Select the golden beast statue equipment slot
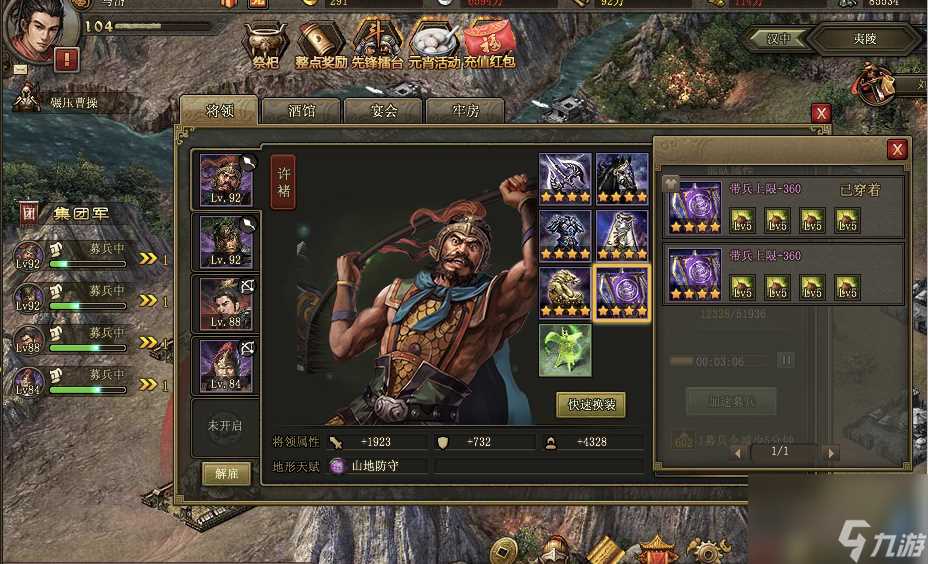 point(565,292)
